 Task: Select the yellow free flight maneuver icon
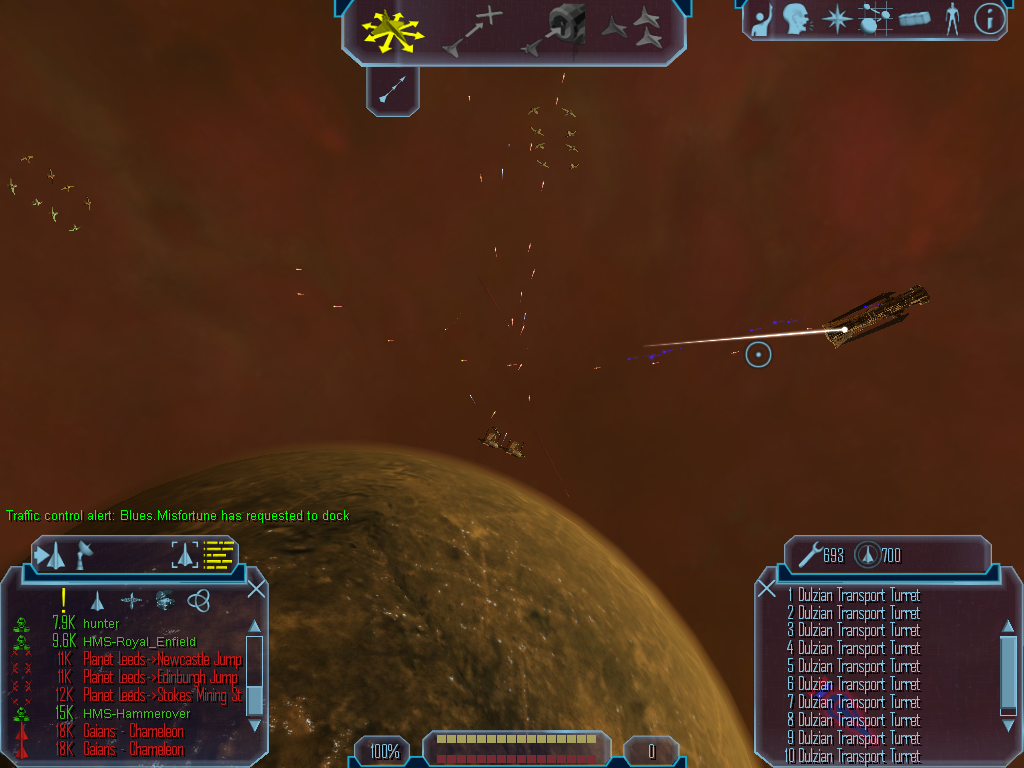tap(393, 31)
